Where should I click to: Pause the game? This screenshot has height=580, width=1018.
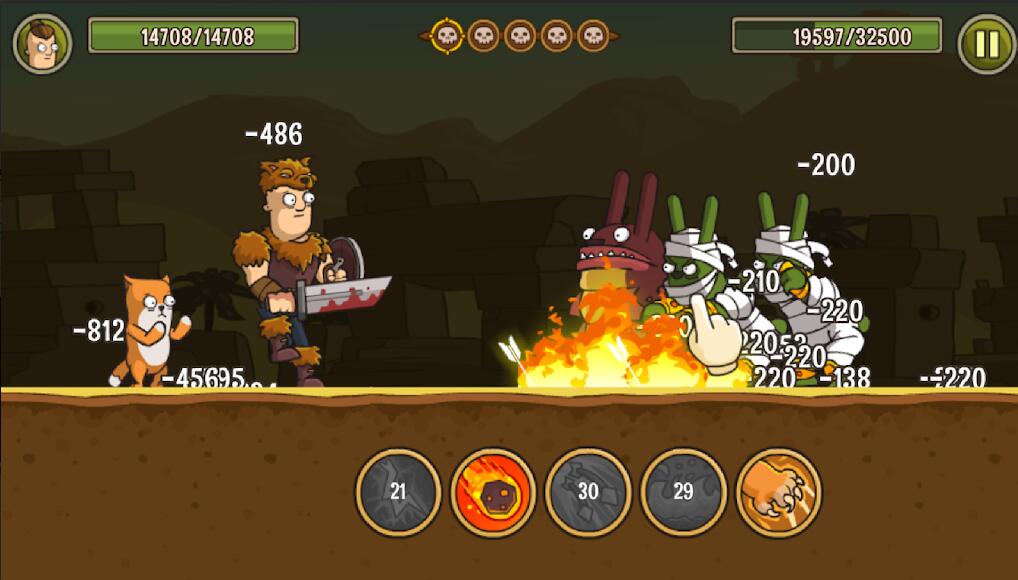(x=986, y=44)
